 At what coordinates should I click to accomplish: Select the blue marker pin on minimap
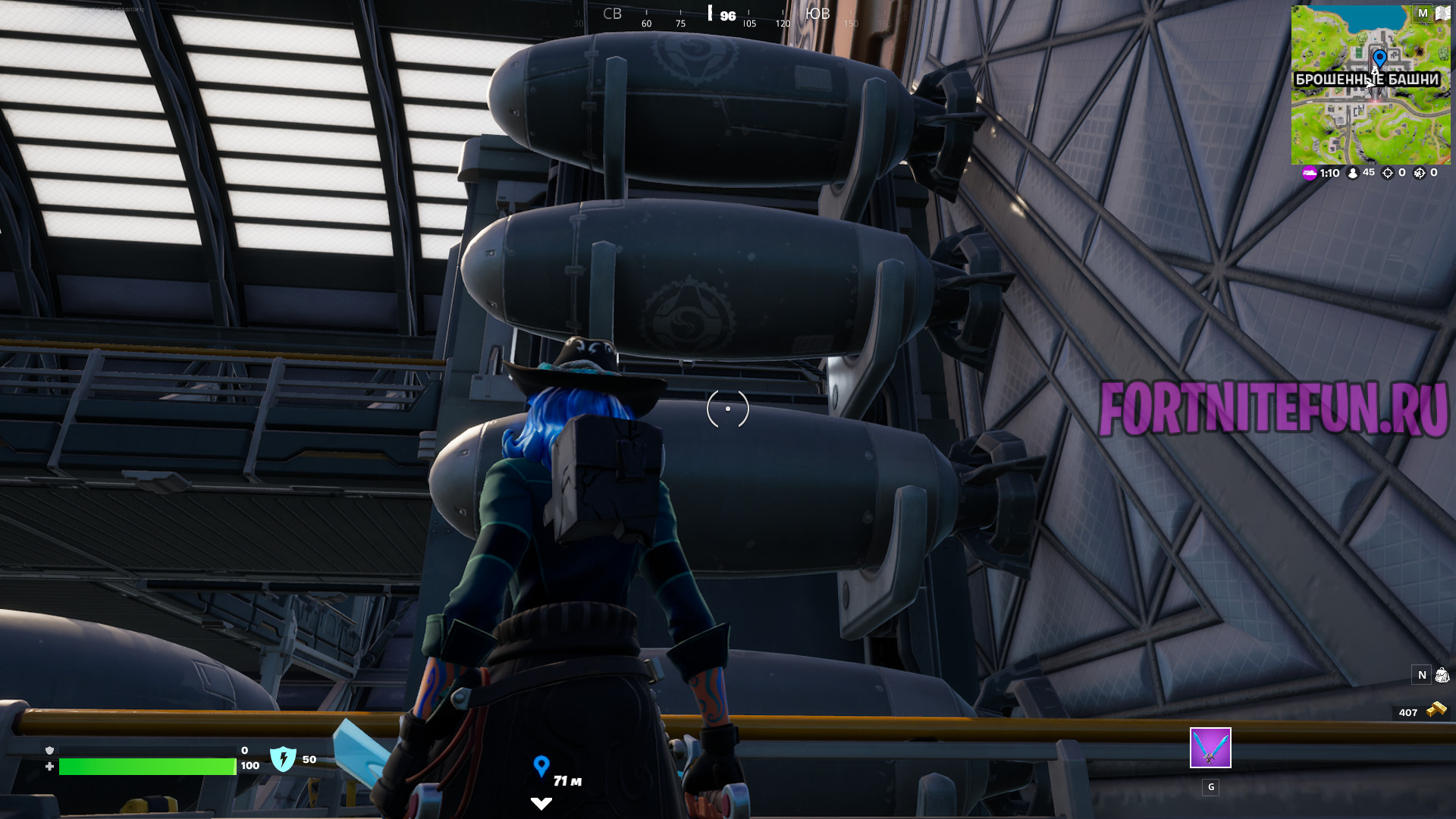1379,58
